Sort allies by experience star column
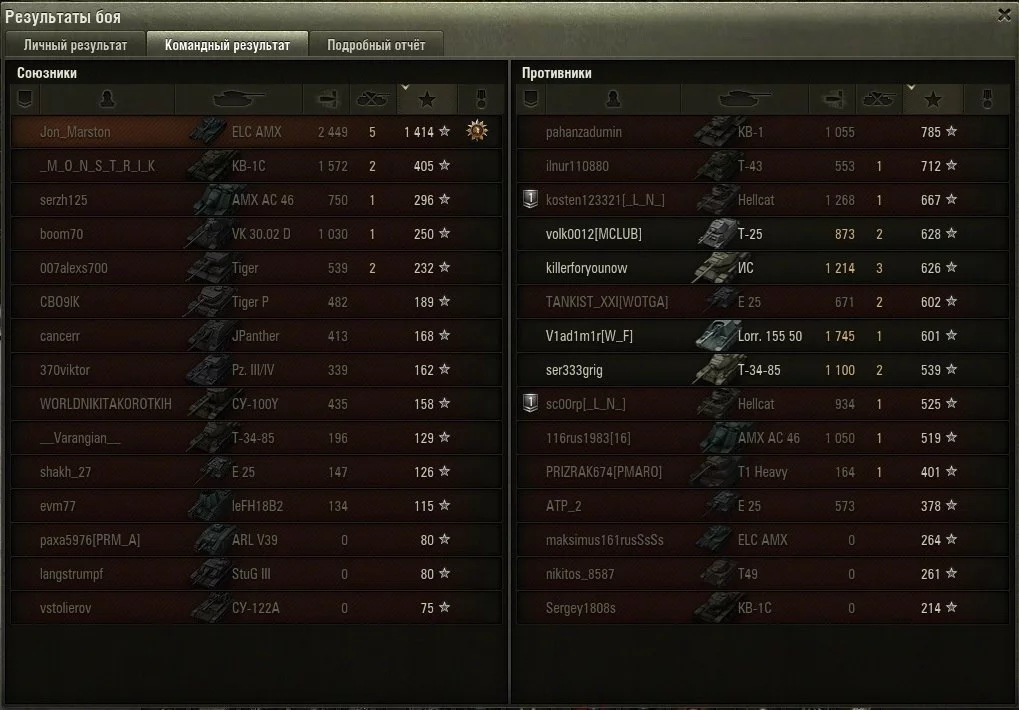 (427, 99)
